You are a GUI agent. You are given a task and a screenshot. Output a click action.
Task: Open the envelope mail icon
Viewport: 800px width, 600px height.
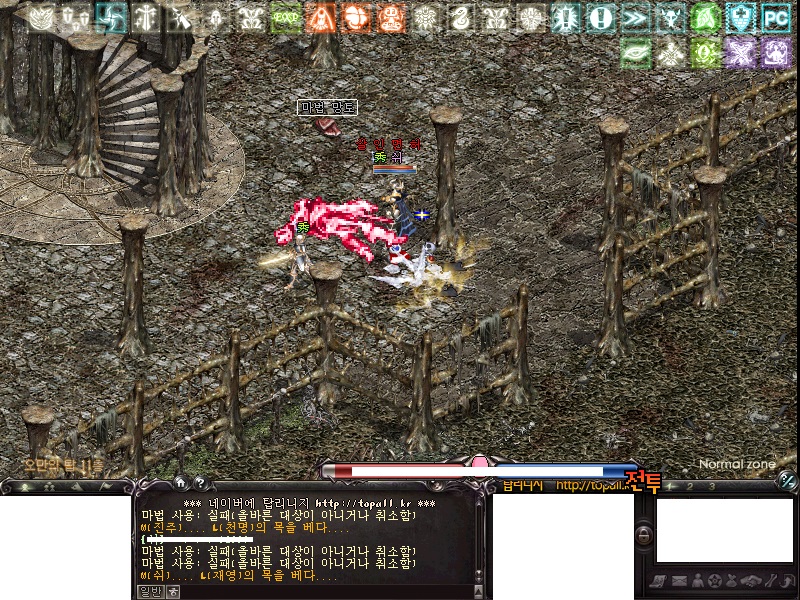point(678,581)
